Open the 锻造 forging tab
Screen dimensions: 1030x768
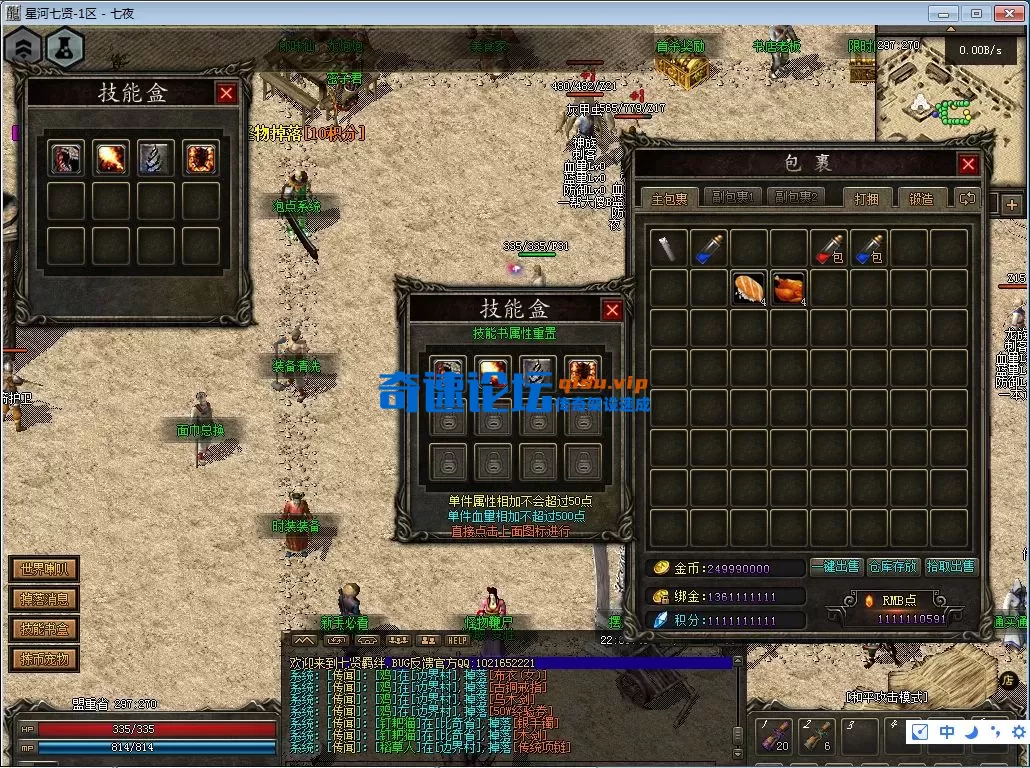(921, 198)
